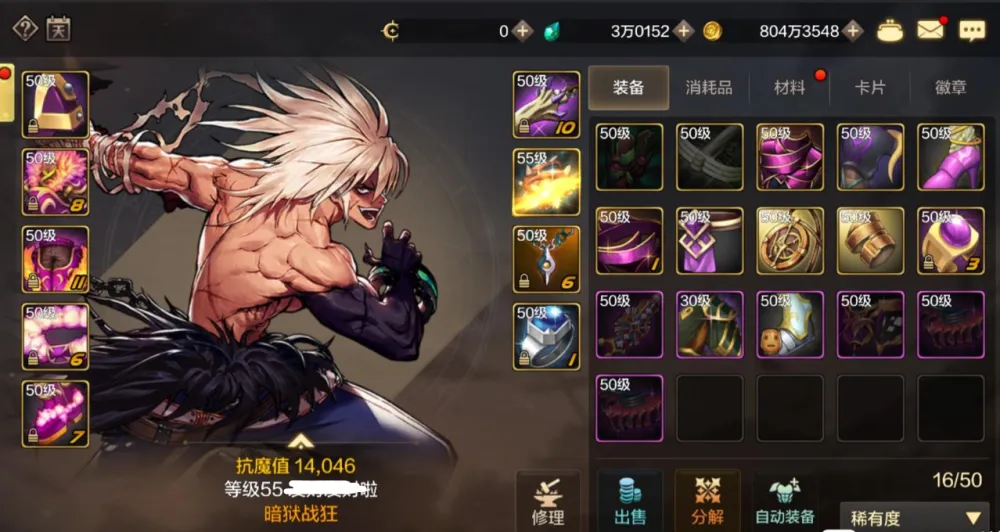Image resolution: width=1000 pixels, height=532 pixels.
Task: Select the level 55 glowing equipped weapon
Action: click(x=546, y=182)
